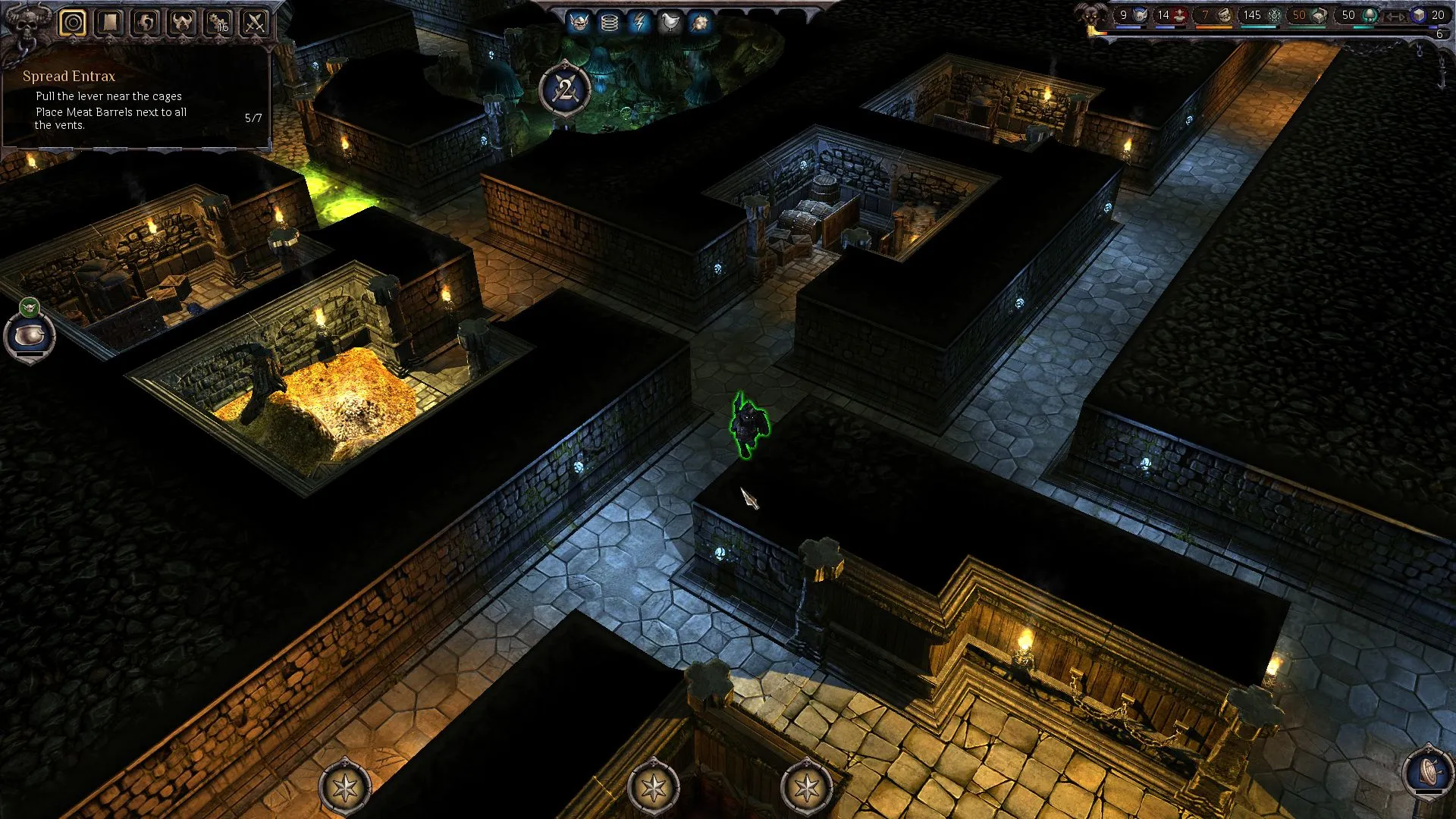Select the concentric circles toolbar button
Screen dimensions: 1456x819
click(73, 23)
